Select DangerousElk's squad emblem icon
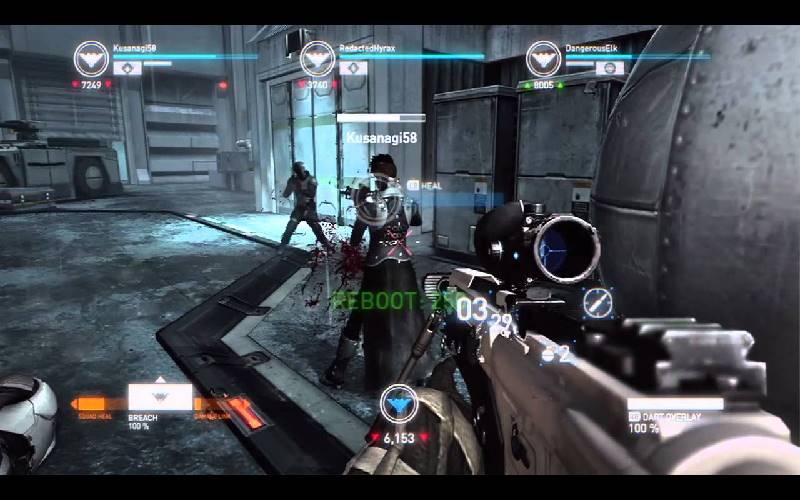The width and height of the screenshot is (800, 500). [543, 58]
